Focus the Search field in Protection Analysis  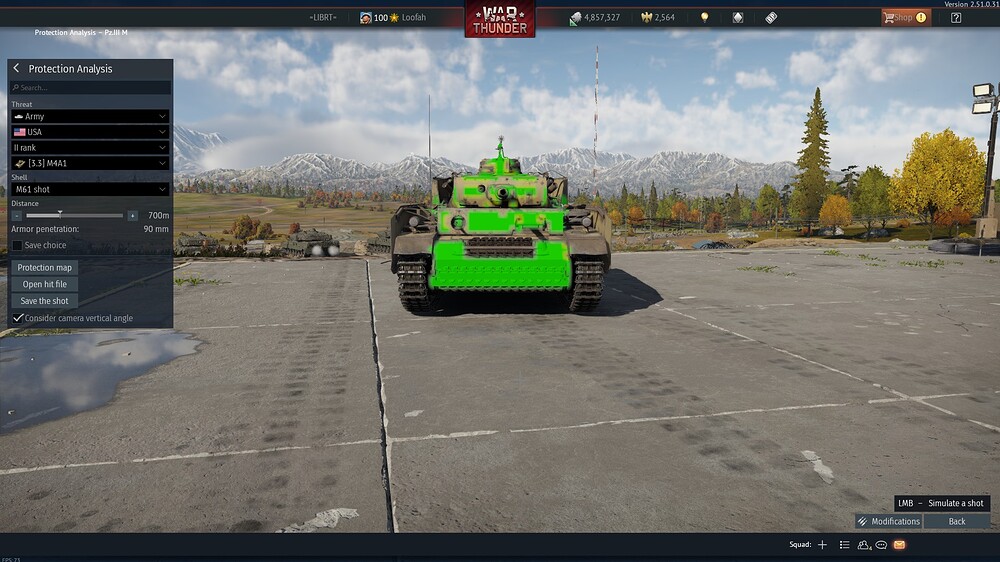pos(90,88)
